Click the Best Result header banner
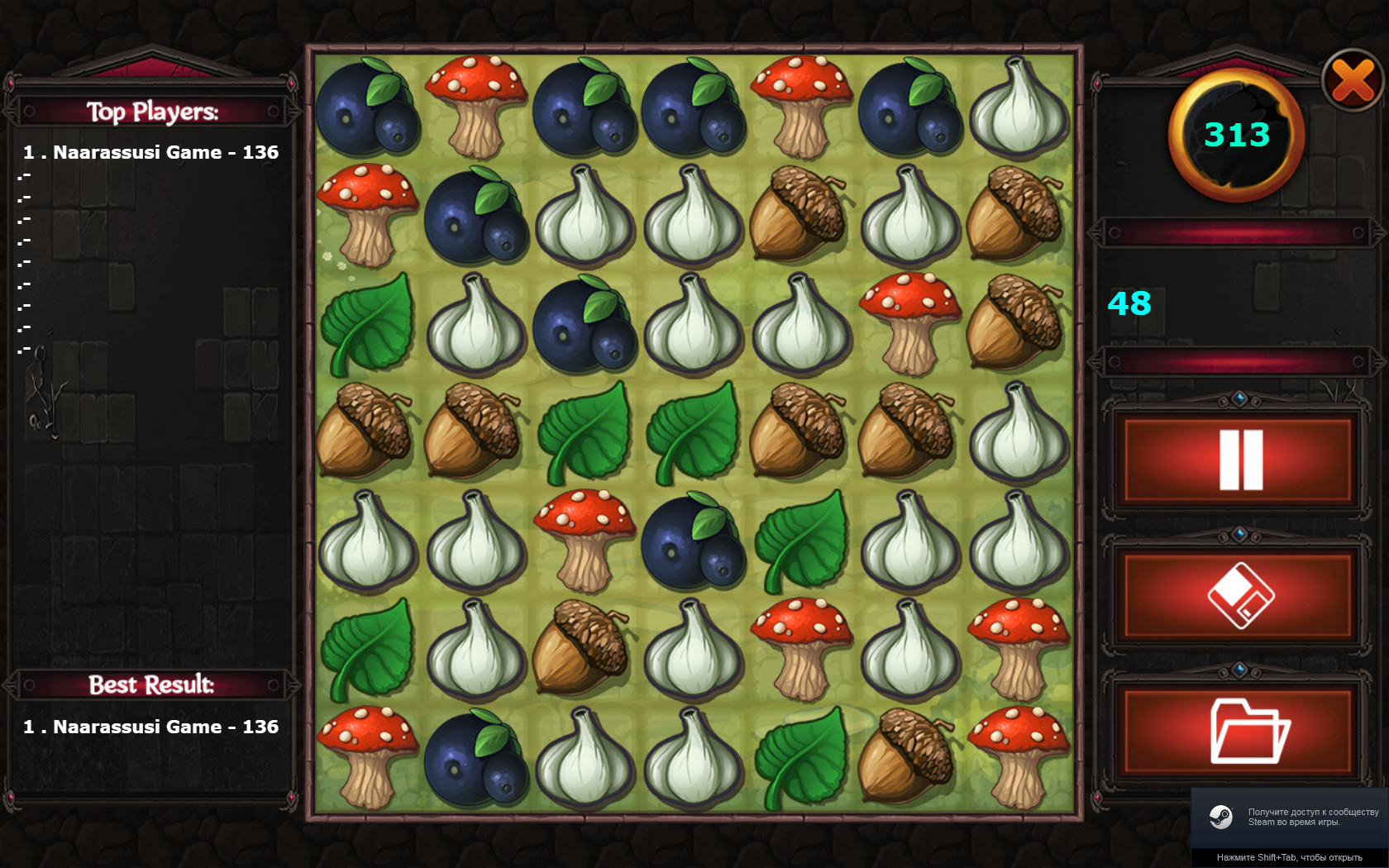 pos(154,684)
